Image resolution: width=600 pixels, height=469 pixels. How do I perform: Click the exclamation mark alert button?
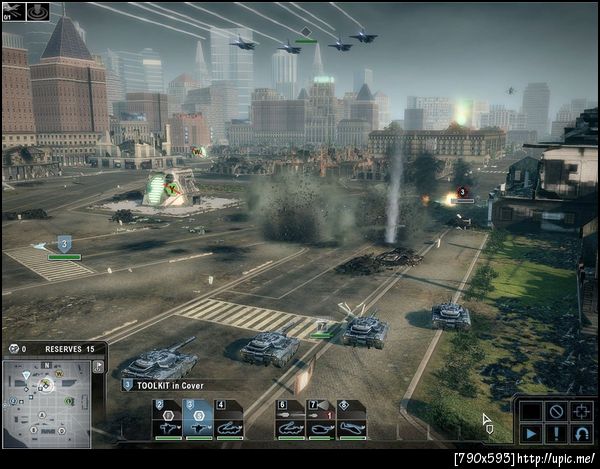556,434
